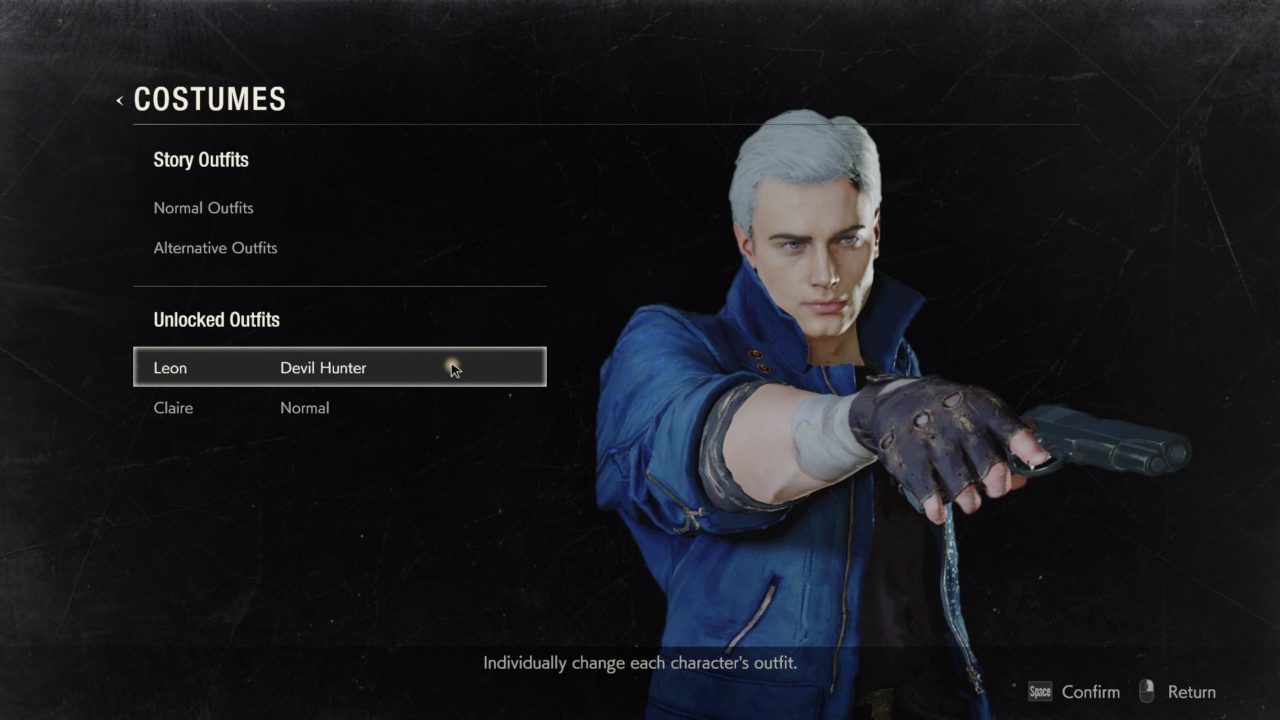Click the COSTUMES title heading

(x=209, y=99)
